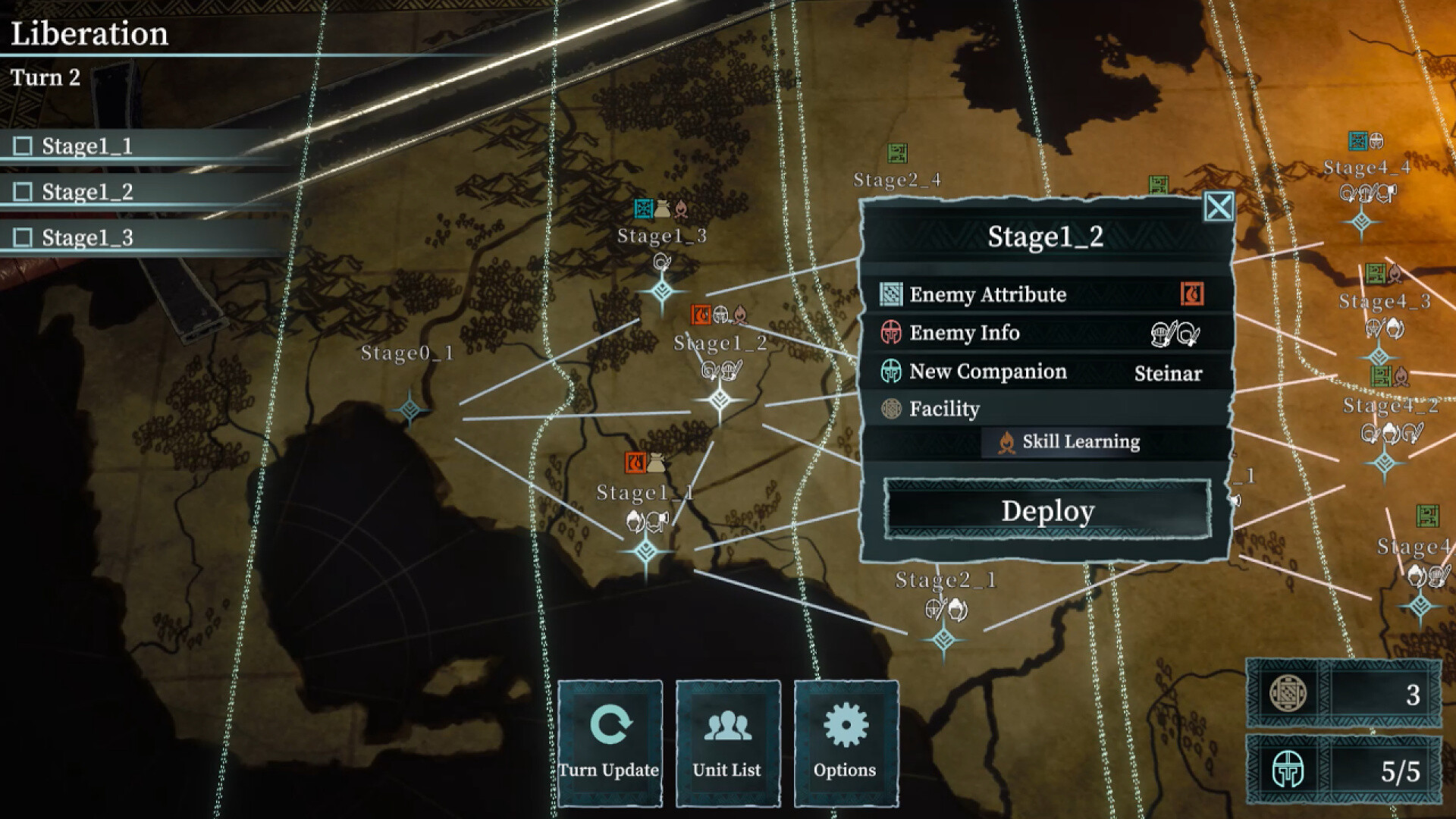
Task: Click the campfire icon next to Skill Learning
Action: tap(1006, 441)
